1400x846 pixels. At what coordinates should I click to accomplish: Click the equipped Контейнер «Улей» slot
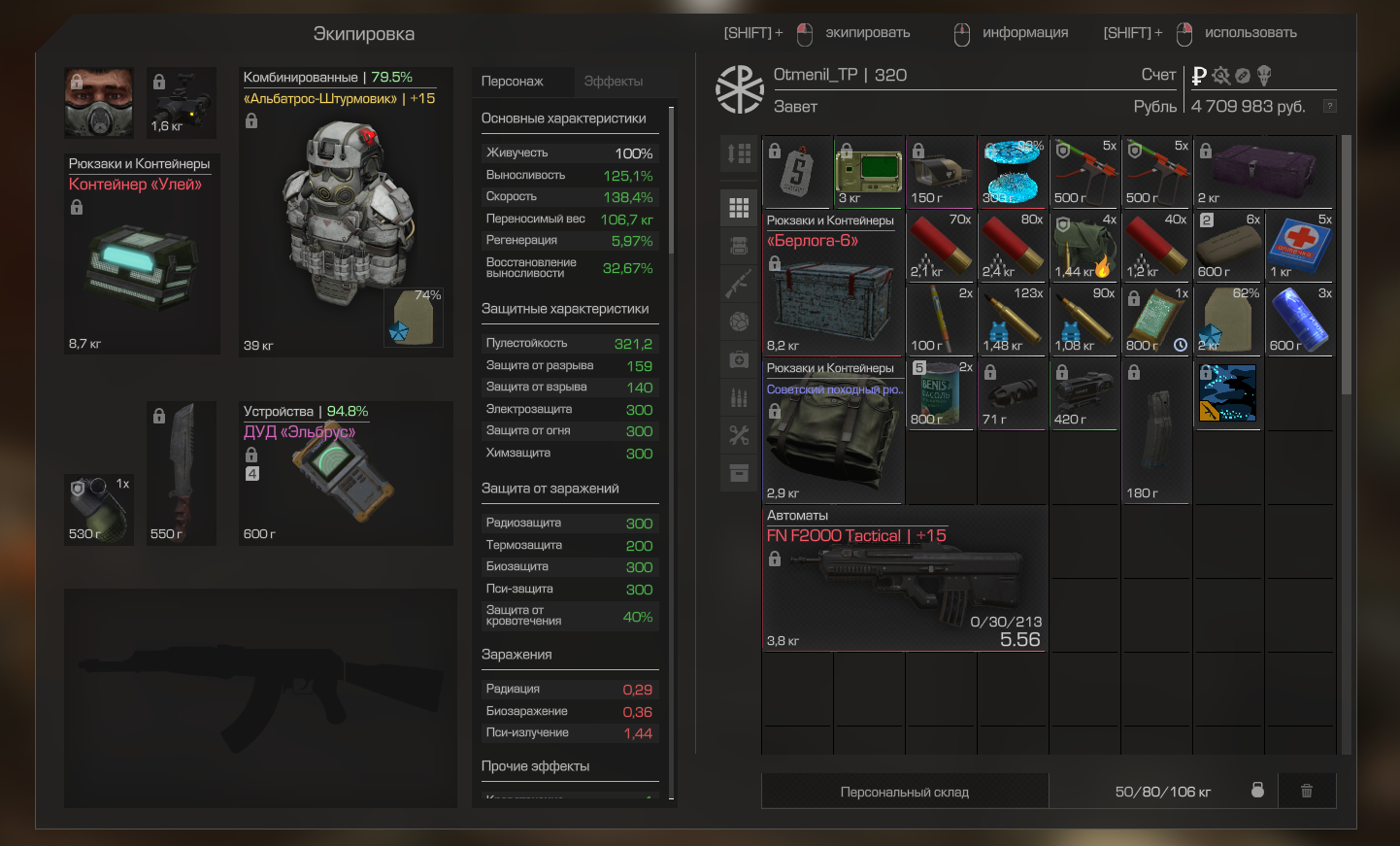(x=142, y=262)
